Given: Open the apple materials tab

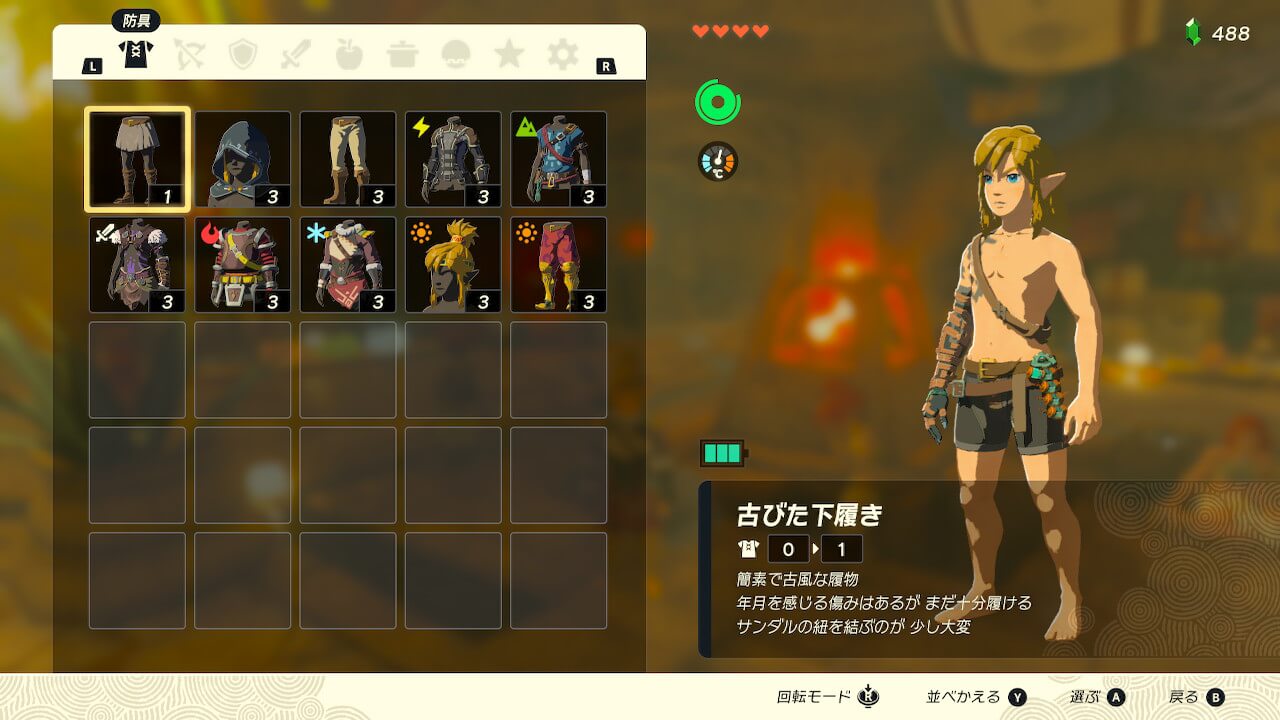Looking at the screenshot, I should click(x=349, y=54).
